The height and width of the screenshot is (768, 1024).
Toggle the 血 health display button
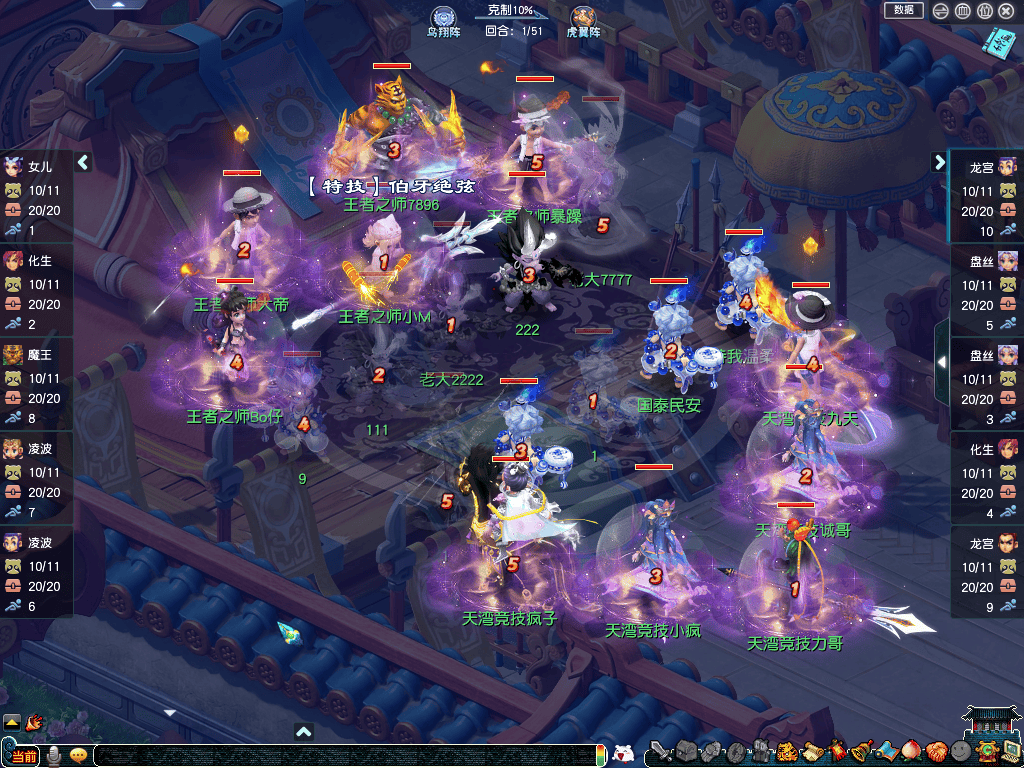click(962, 11)
